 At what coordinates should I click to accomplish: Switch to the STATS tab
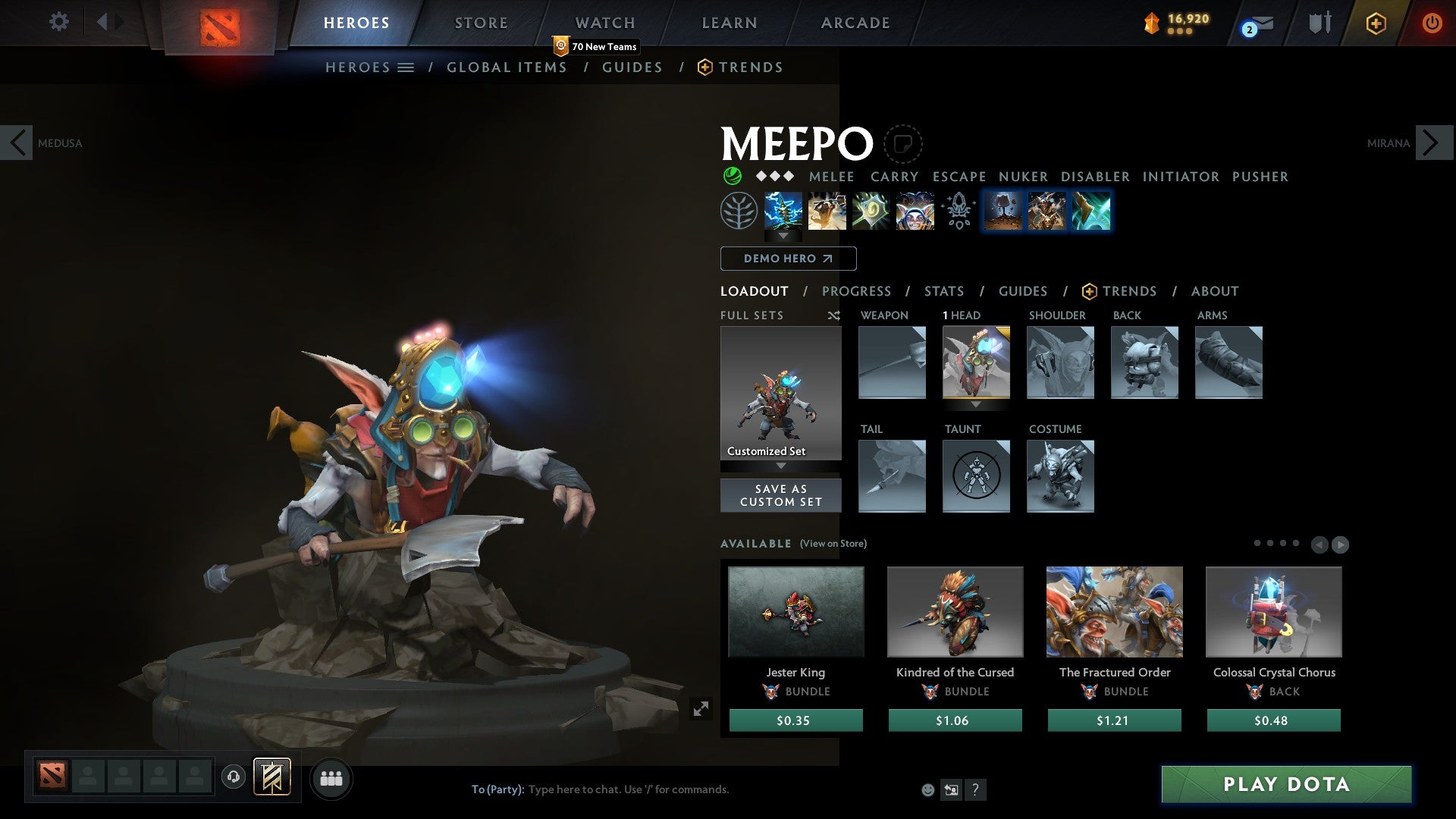943,291
